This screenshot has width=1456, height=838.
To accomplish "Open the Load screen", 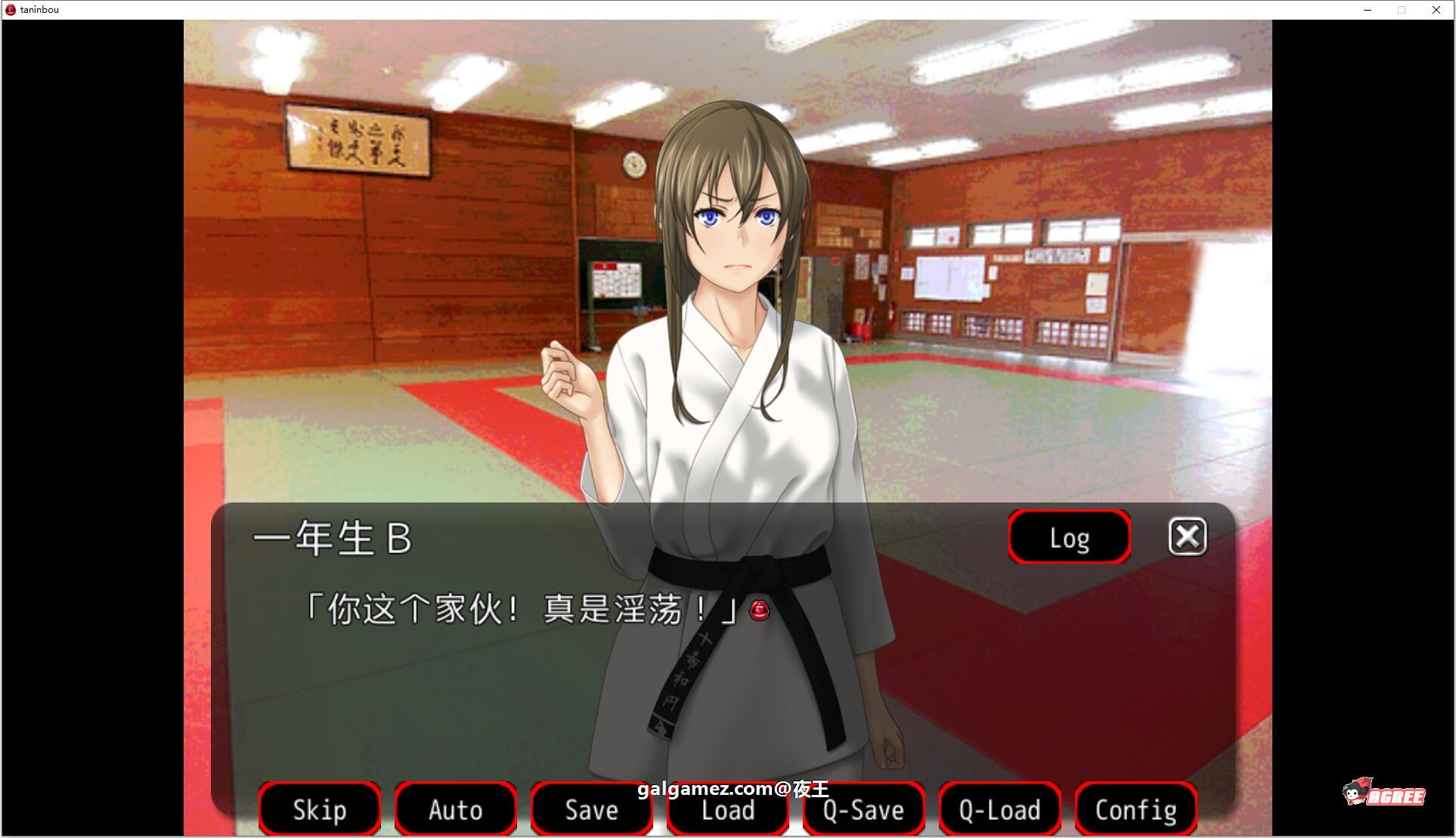I will [726, 809].
